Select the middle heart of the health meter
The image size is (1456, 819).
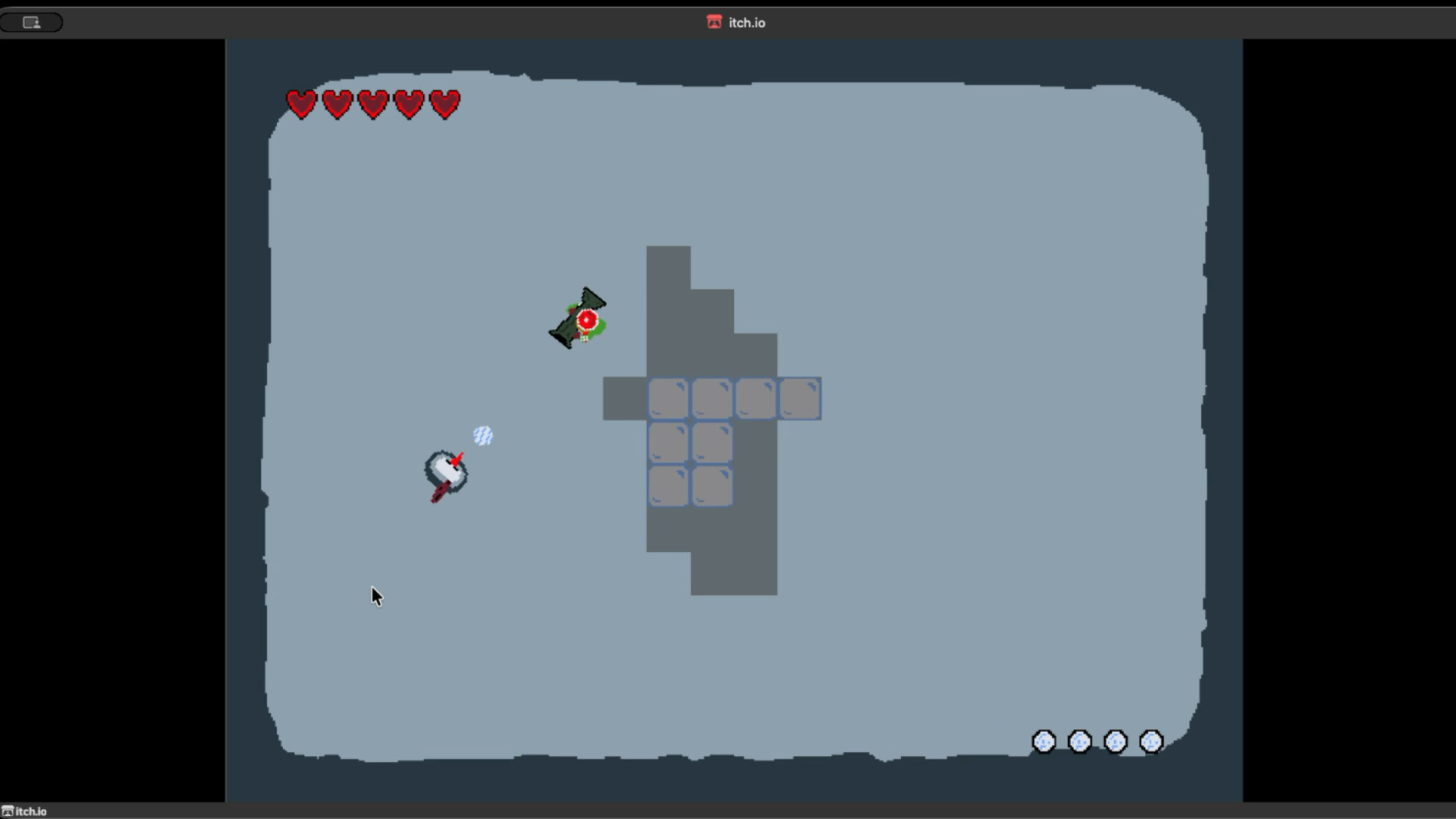point(372,104)
